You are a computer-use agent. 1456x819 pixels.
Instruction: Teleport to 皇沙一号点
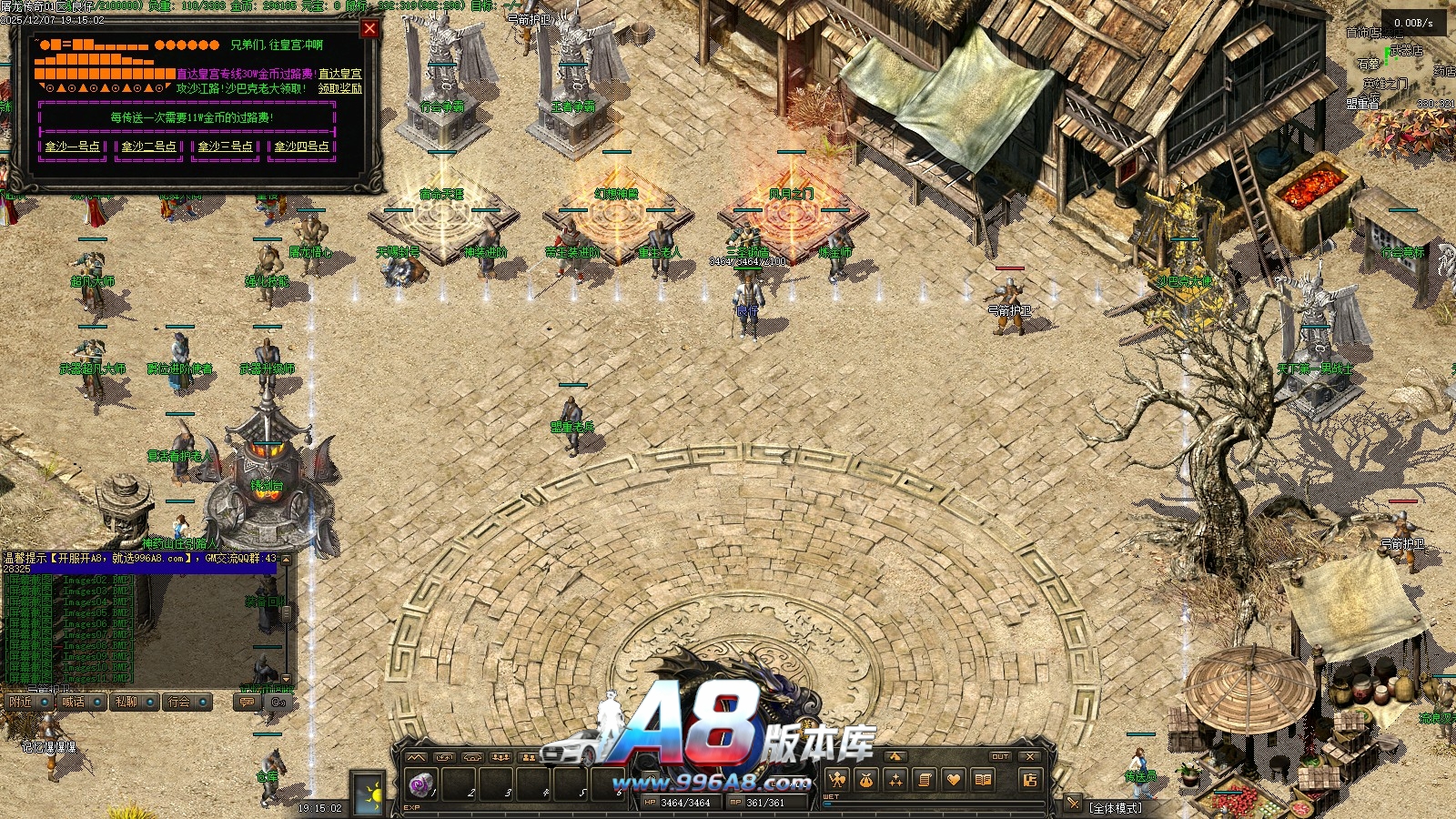point(73,146)
